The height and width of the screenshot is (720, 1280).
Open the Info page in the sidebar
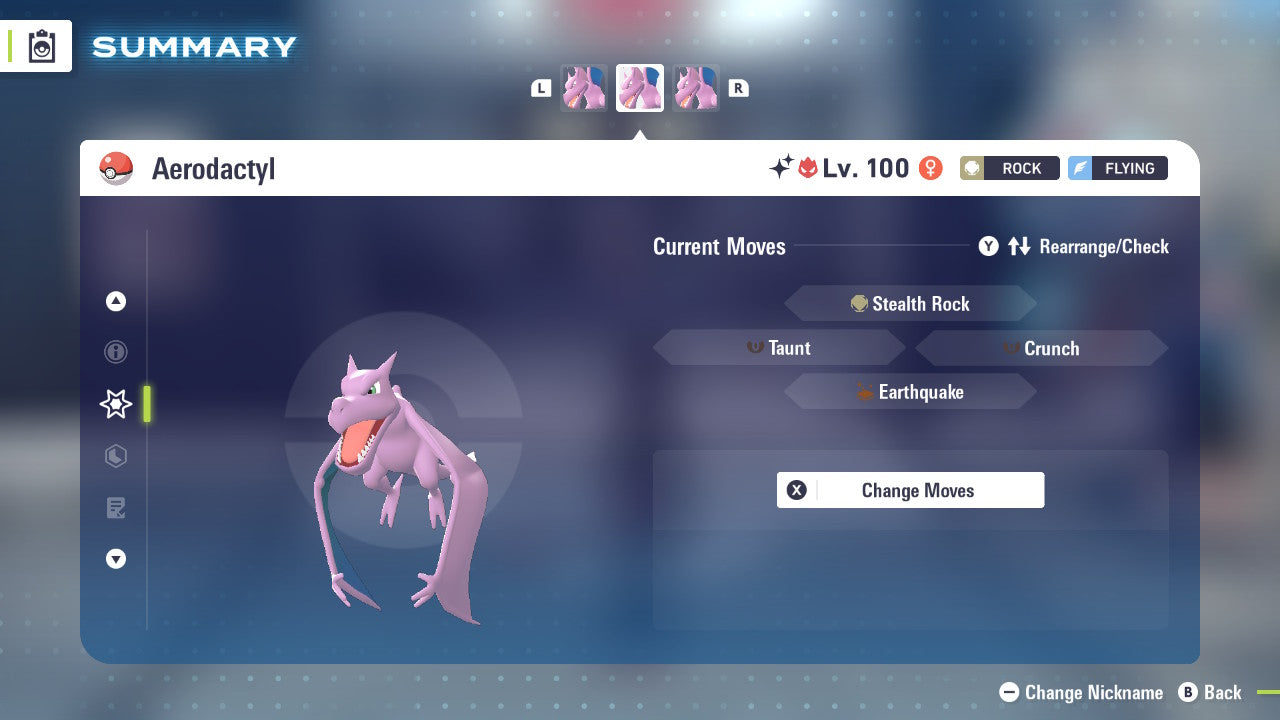[x=116, y=352]
